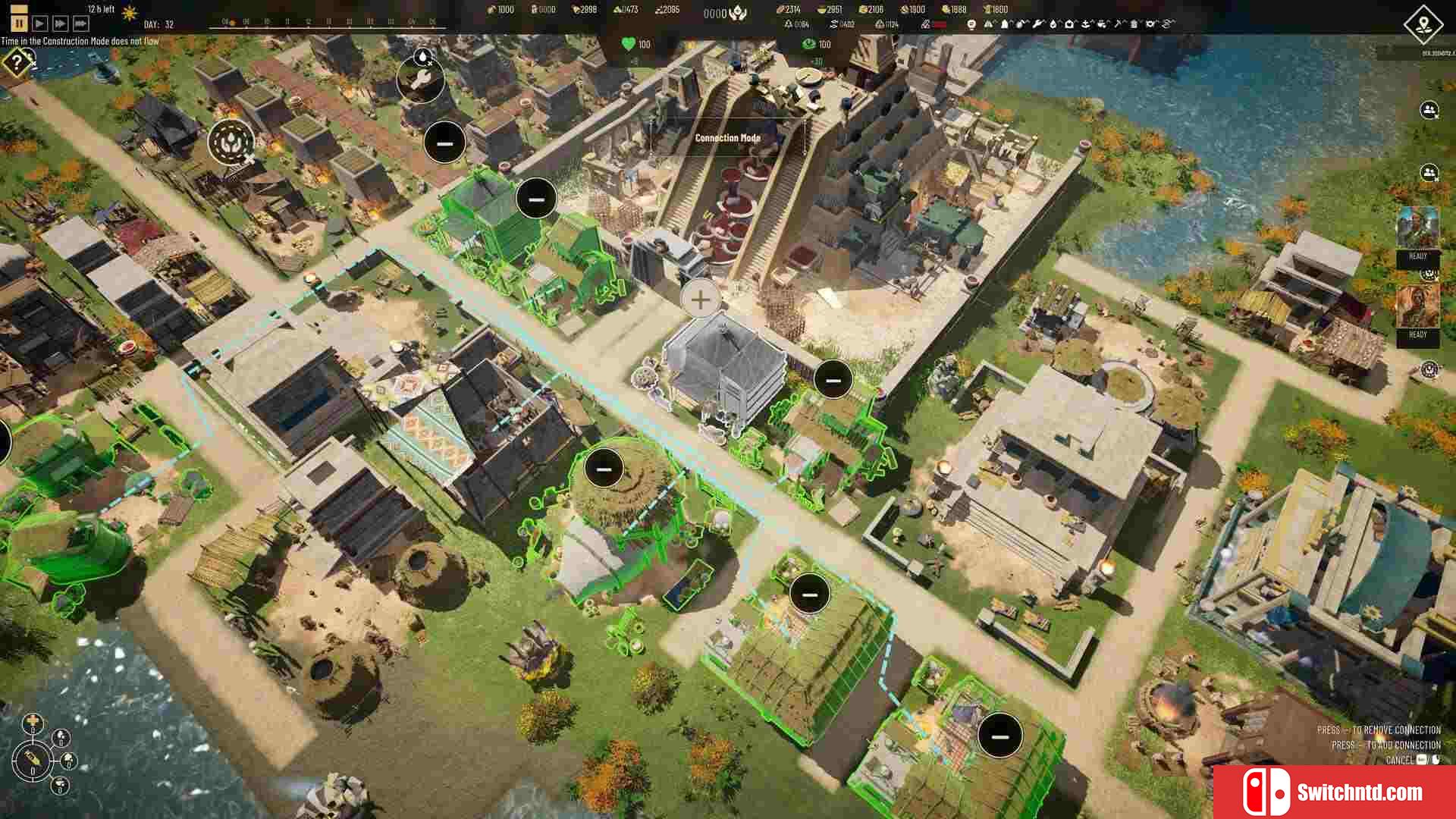
Task: Click the wrench repair building marker
Action: [420, 80]
